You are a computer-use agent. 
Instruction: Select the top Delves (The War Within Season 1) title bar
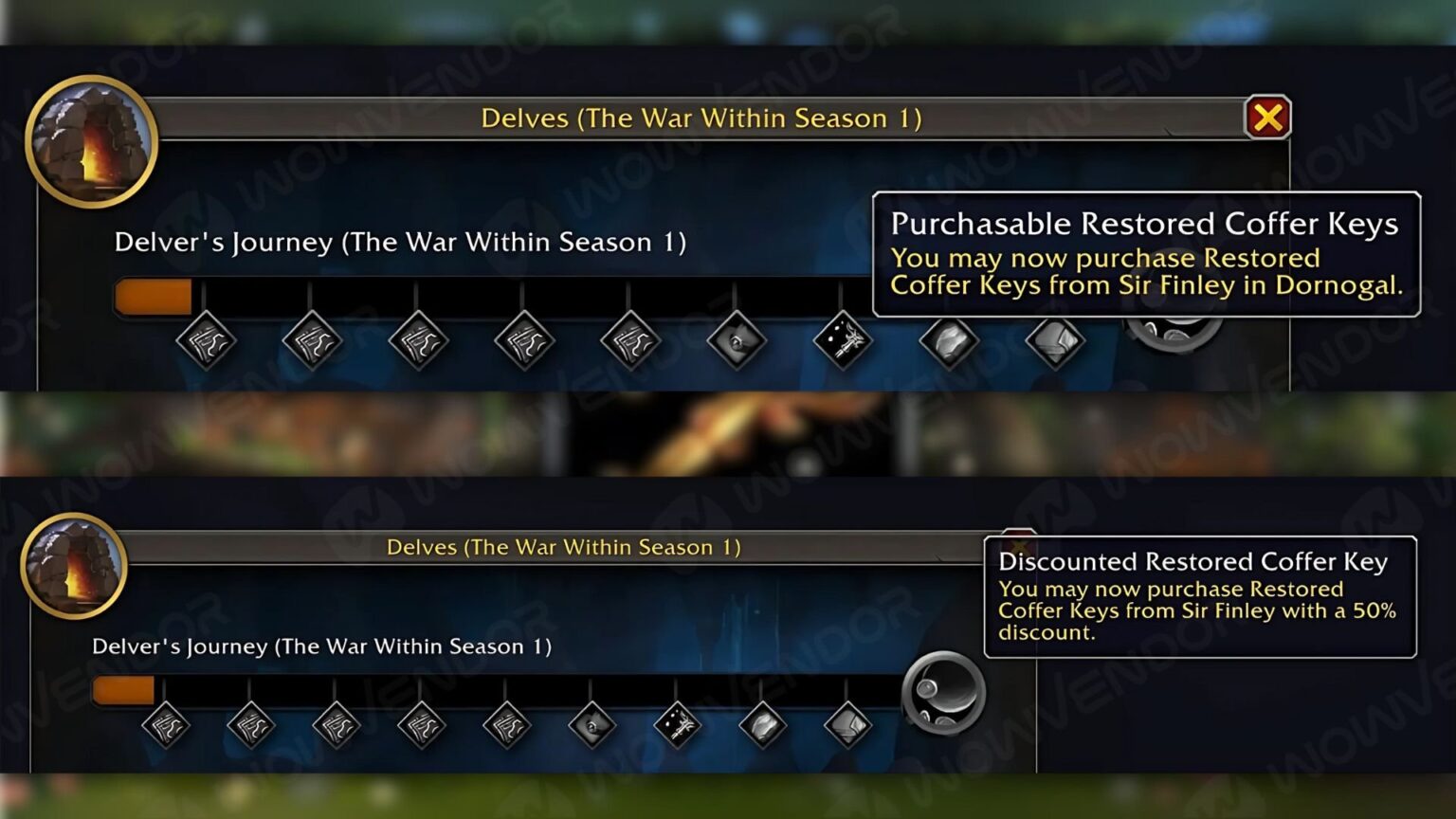click(x=701, y=118)
